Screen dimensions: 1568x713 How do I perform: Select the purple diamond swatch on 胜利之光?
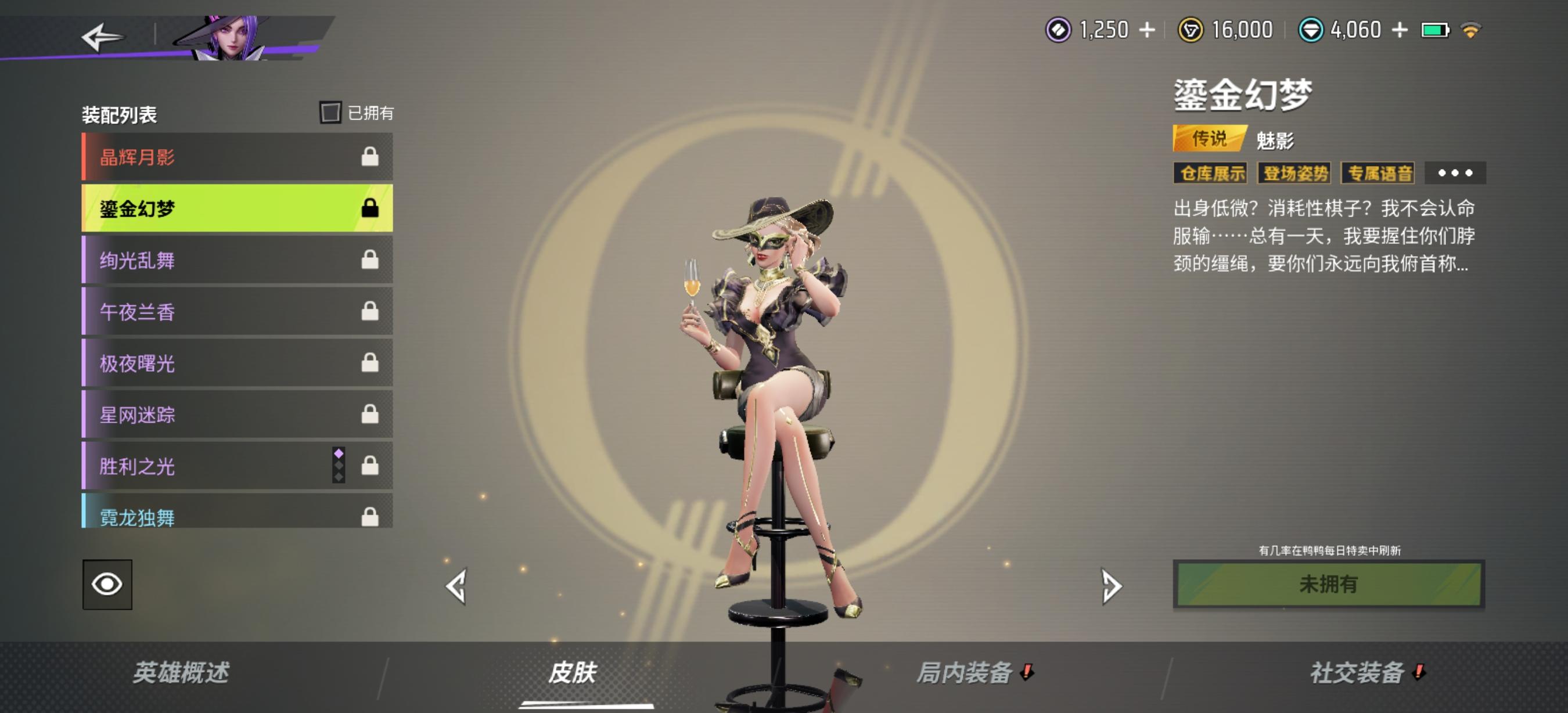[339, 453]
